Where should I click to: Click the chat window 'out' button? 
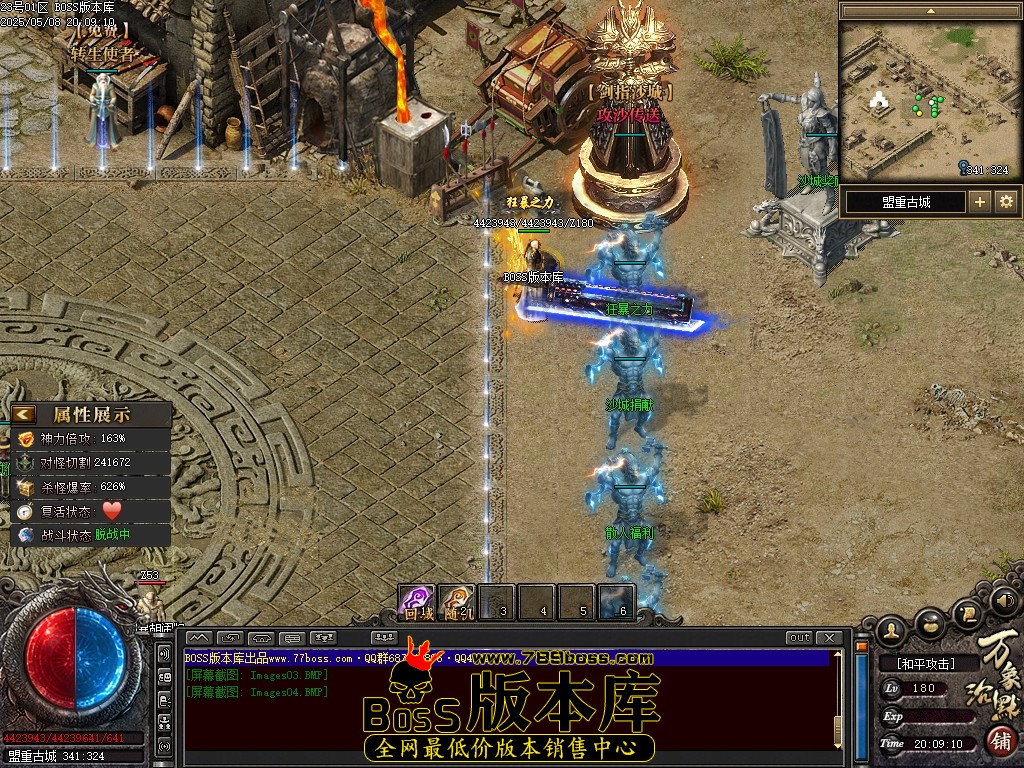(799, 638)
